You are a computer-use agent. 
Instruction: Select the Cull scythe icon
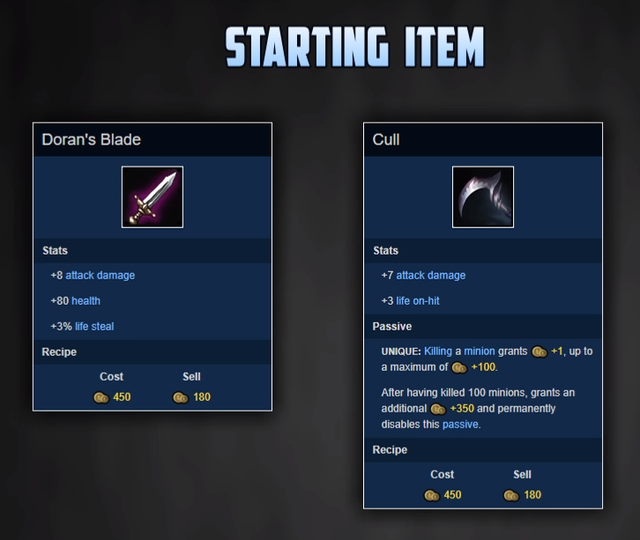[x=483, y=197]
